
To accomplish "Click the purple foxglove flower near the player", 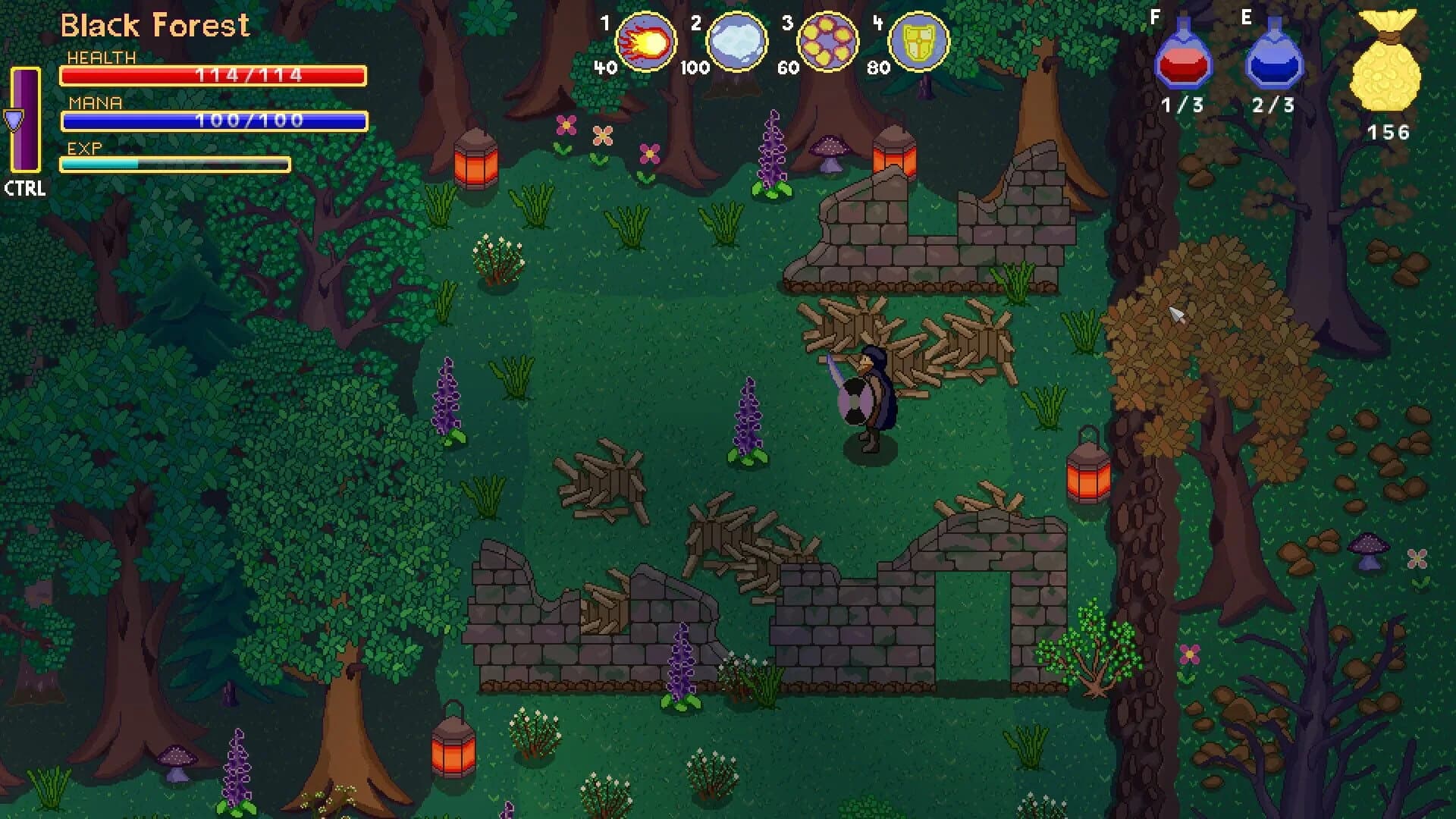I will point(748,417).
